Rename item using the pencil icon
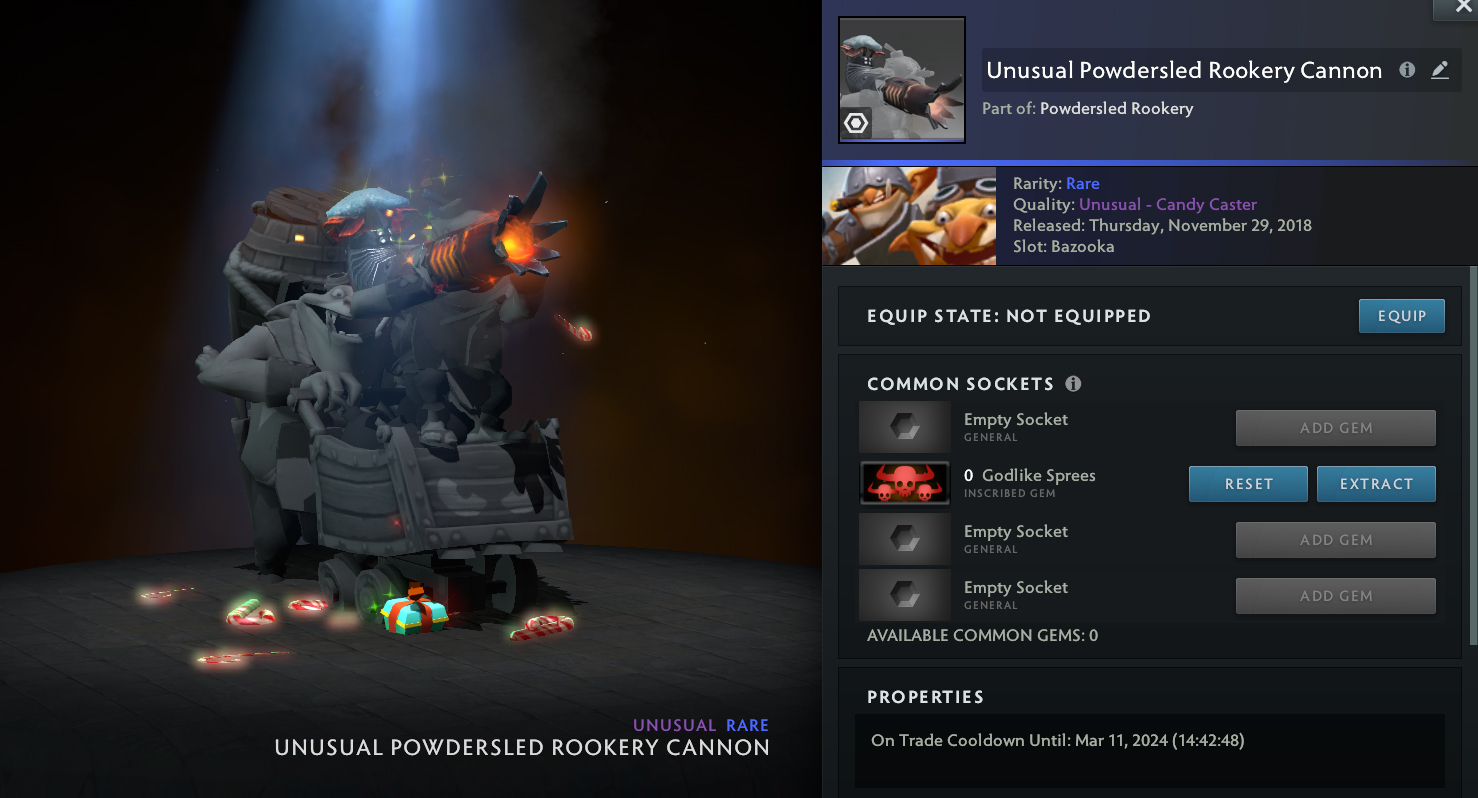Image resolution: width=1478 pixels, height=798 pixels. 1440,70
